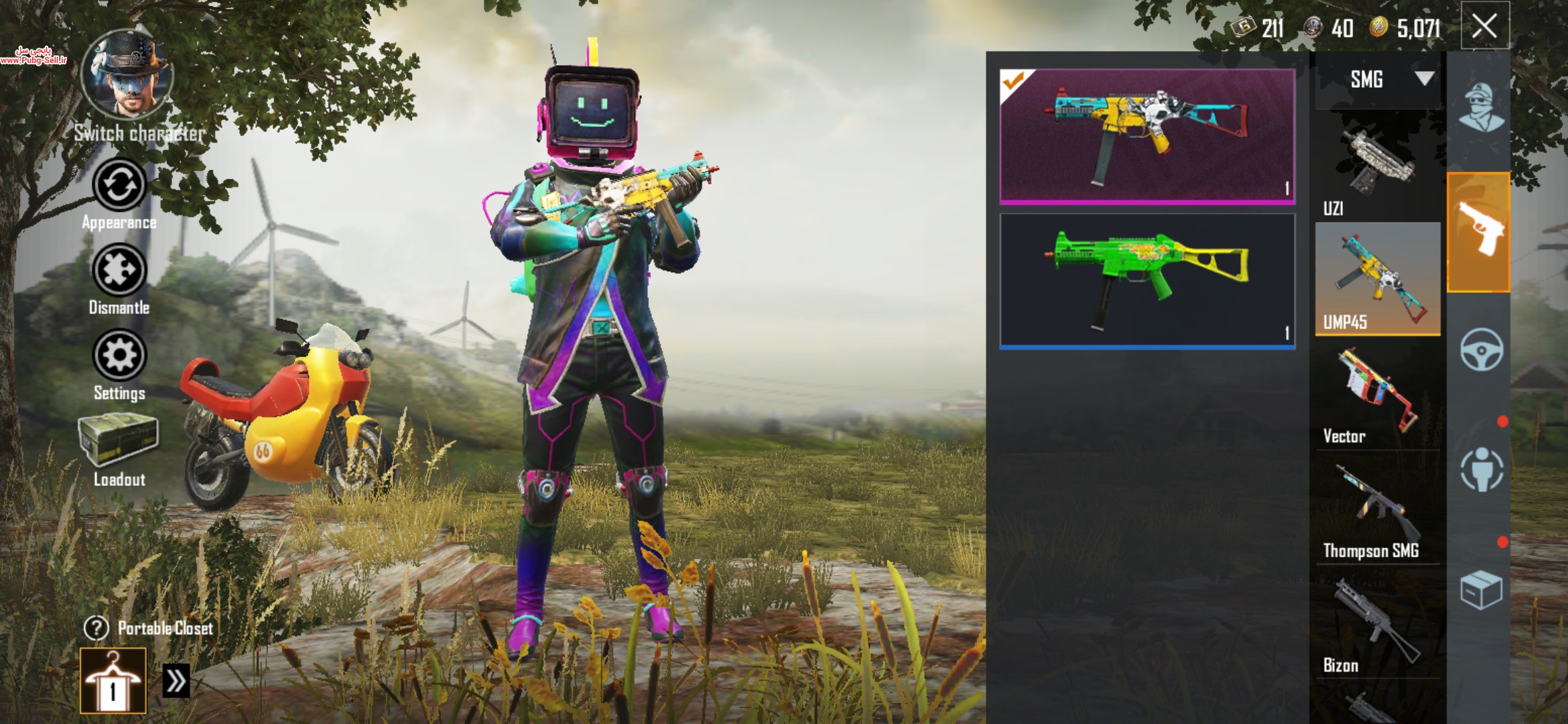1568x724 pixels.
Task: Switch to the vehicle steering wheel tab
Action: [1481, 349]
